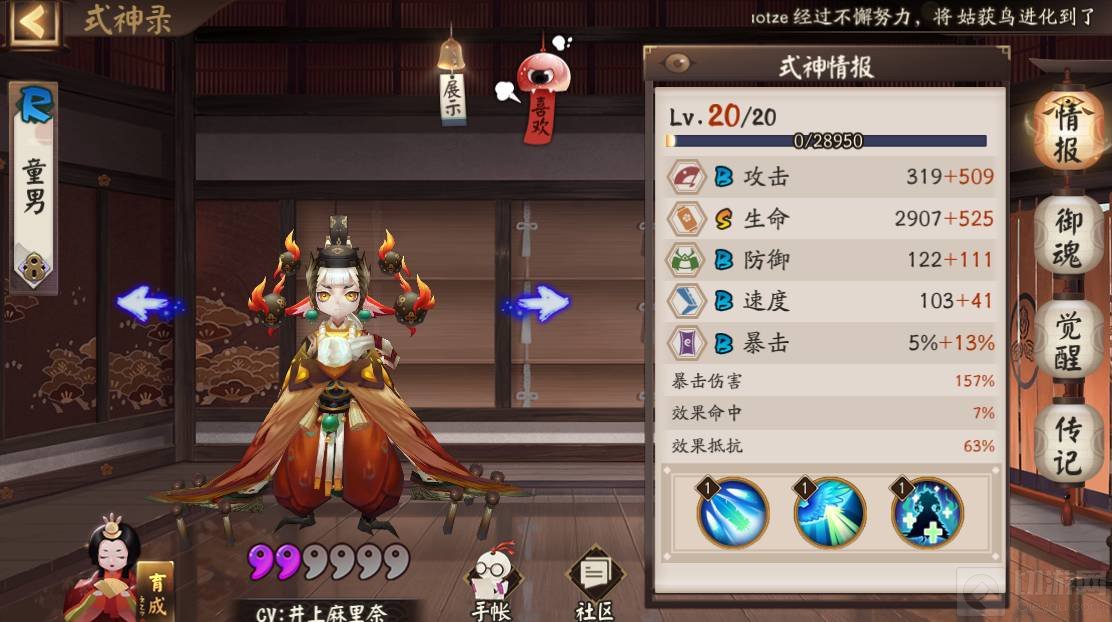This screenshot has width=1112, height=622.
Task: Select the green cross healing skill icon
Action: [927, 513]
